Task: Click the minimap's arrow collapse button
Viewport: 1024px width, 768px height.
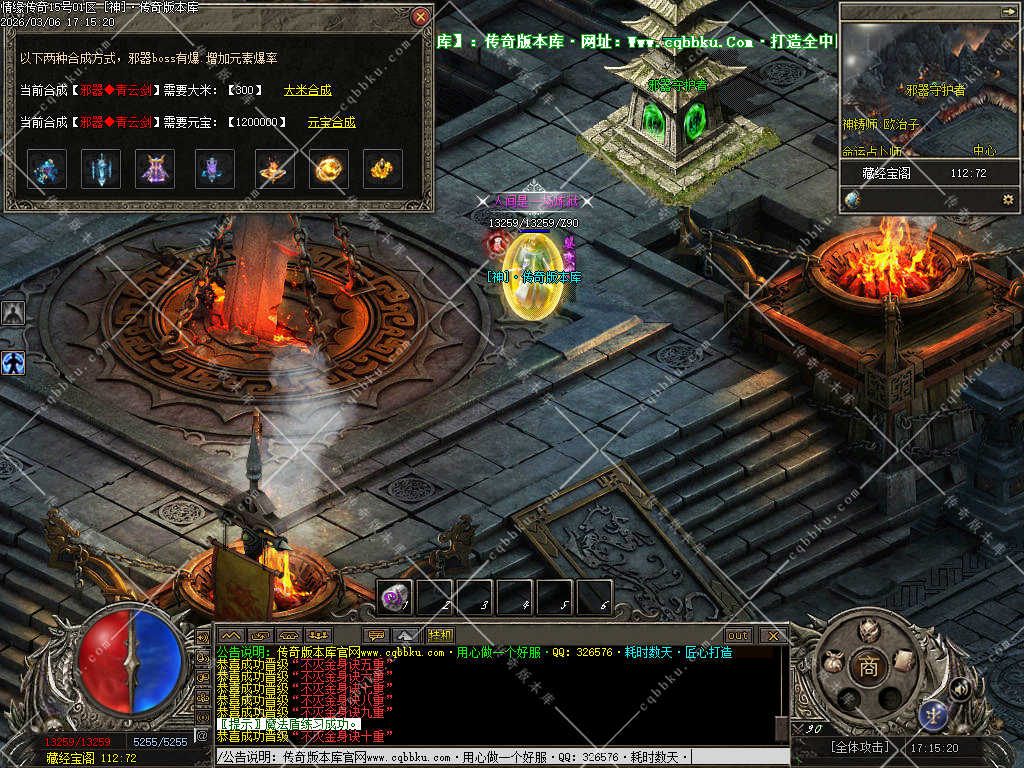Action: pyautogui.click(x=1007, y=11)
